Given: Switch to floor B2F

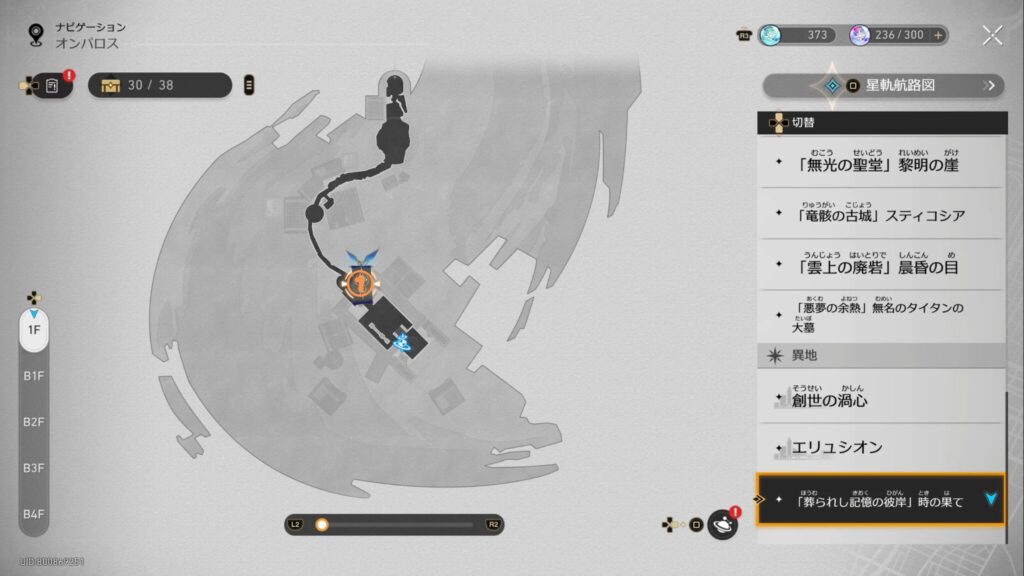Looking at the screenshot, I should [34, 422].
